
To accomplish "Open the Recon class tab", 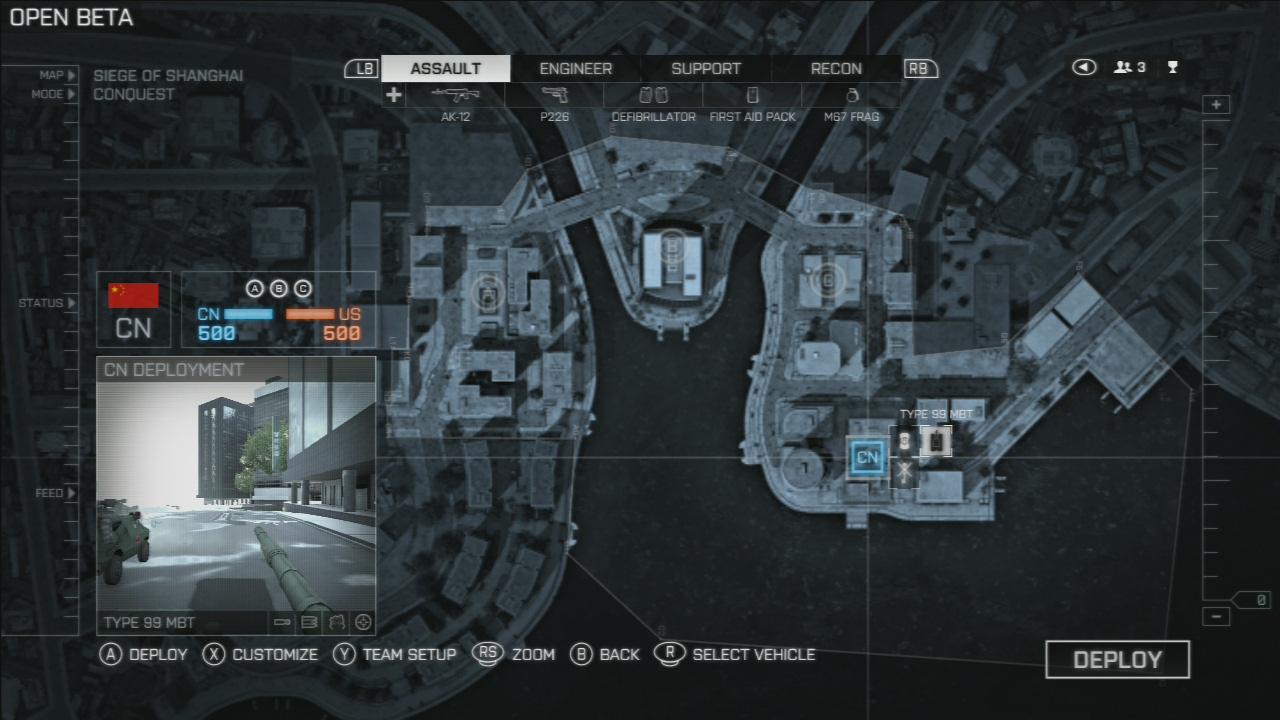I will click(x=836, y=69).
